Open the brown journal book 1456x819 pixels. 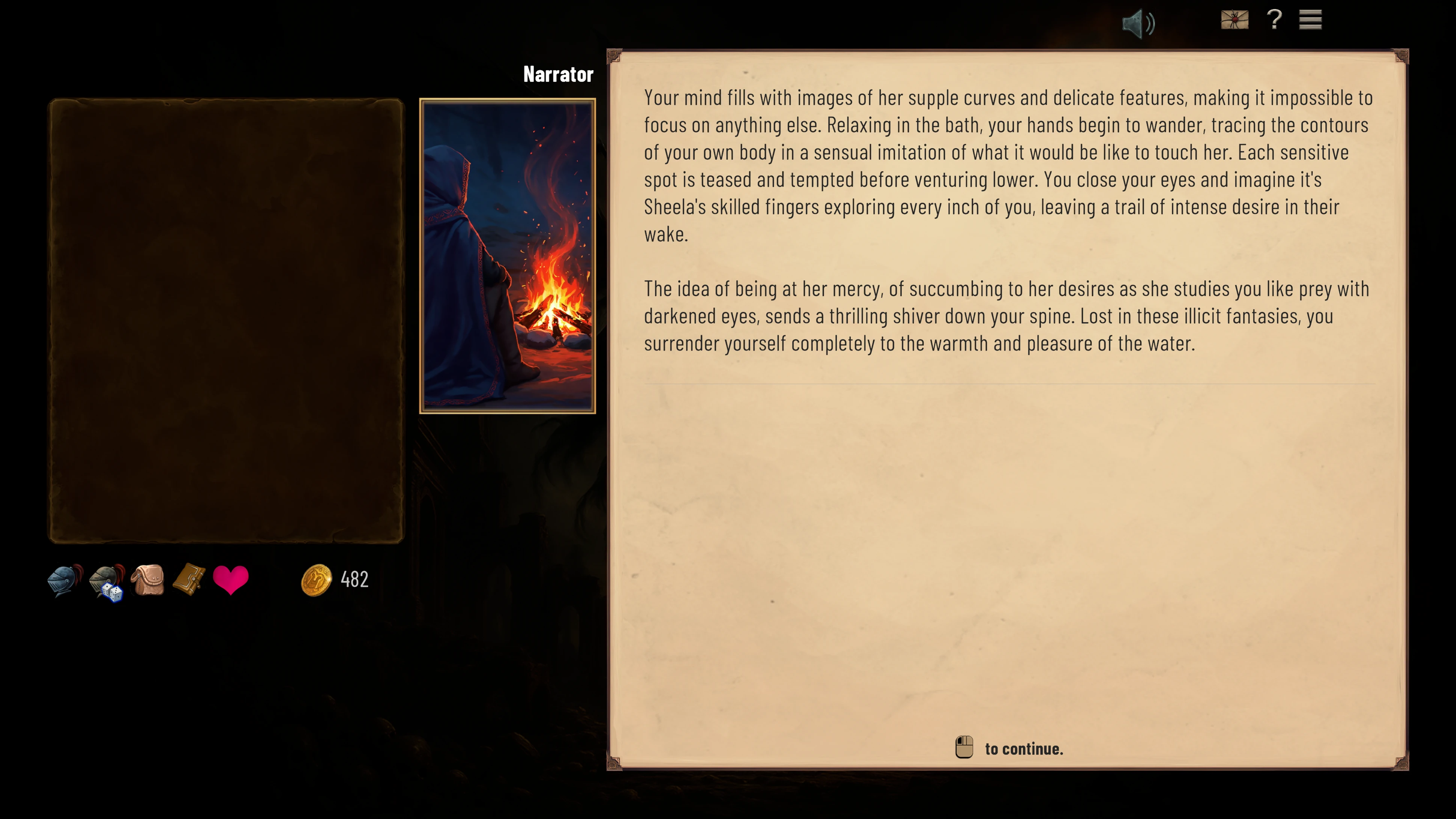189,579
